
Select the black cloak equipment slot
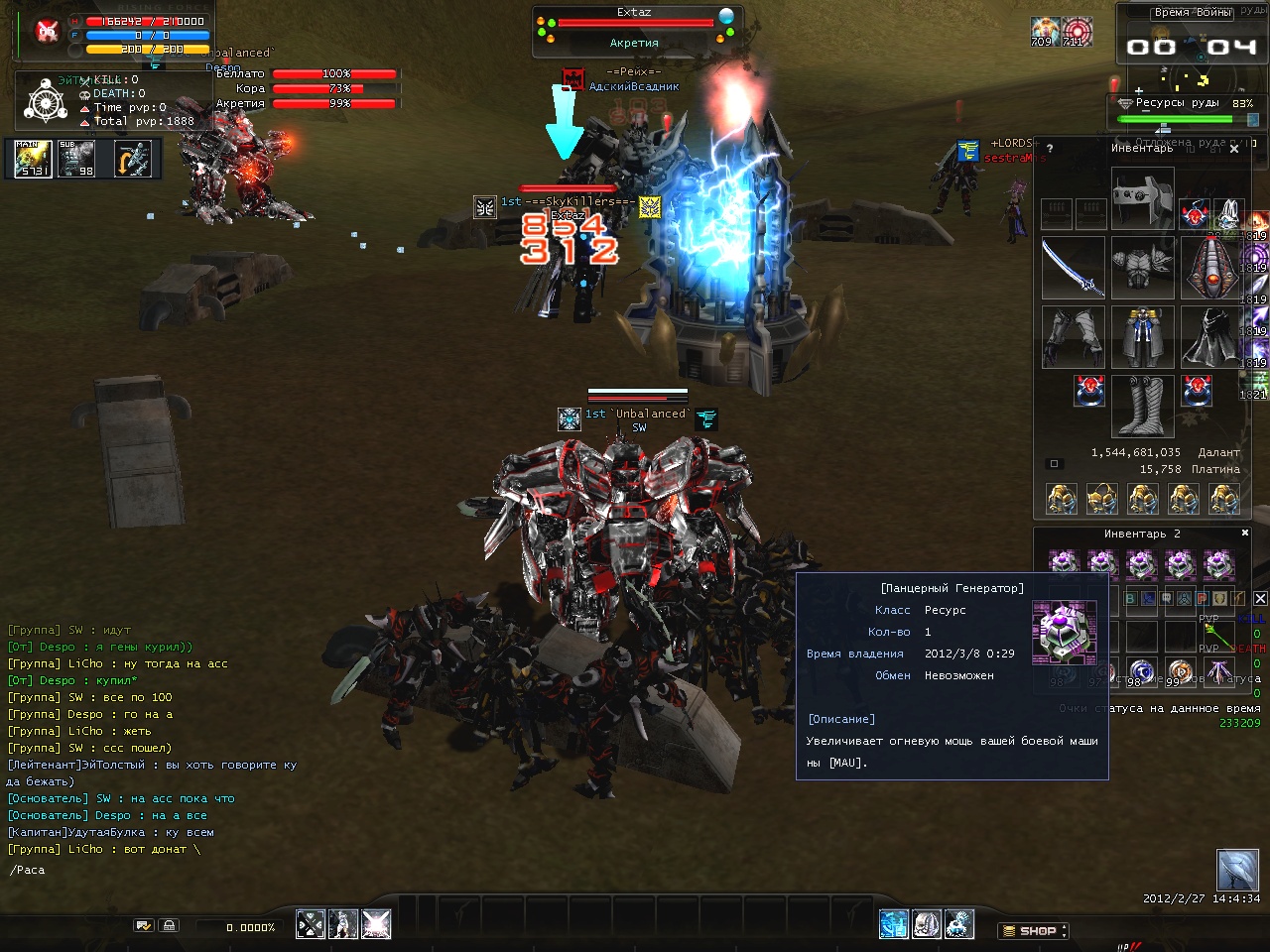(x=1211, y=337)
